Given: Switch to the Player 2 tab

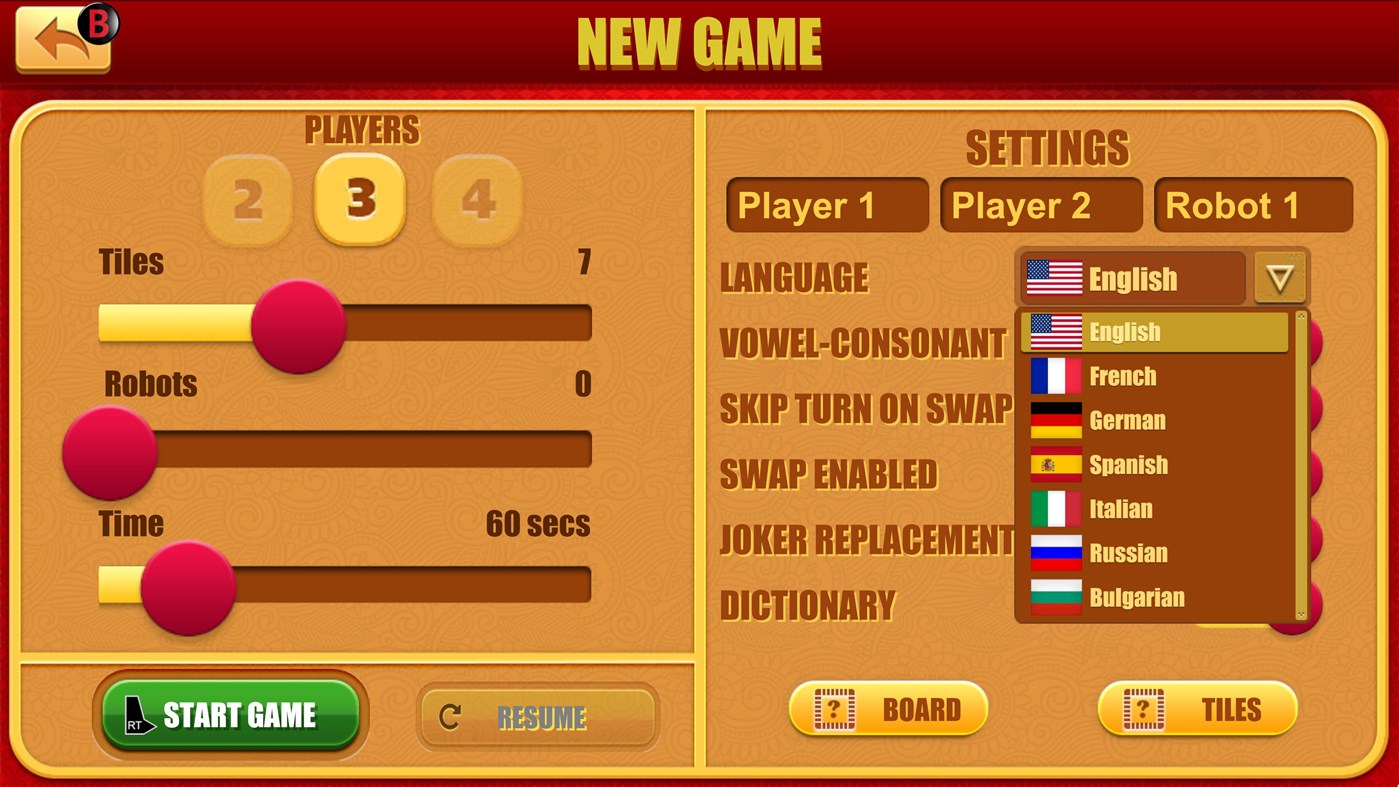Looking at the screenshot, I should (x=1040, y=205).
